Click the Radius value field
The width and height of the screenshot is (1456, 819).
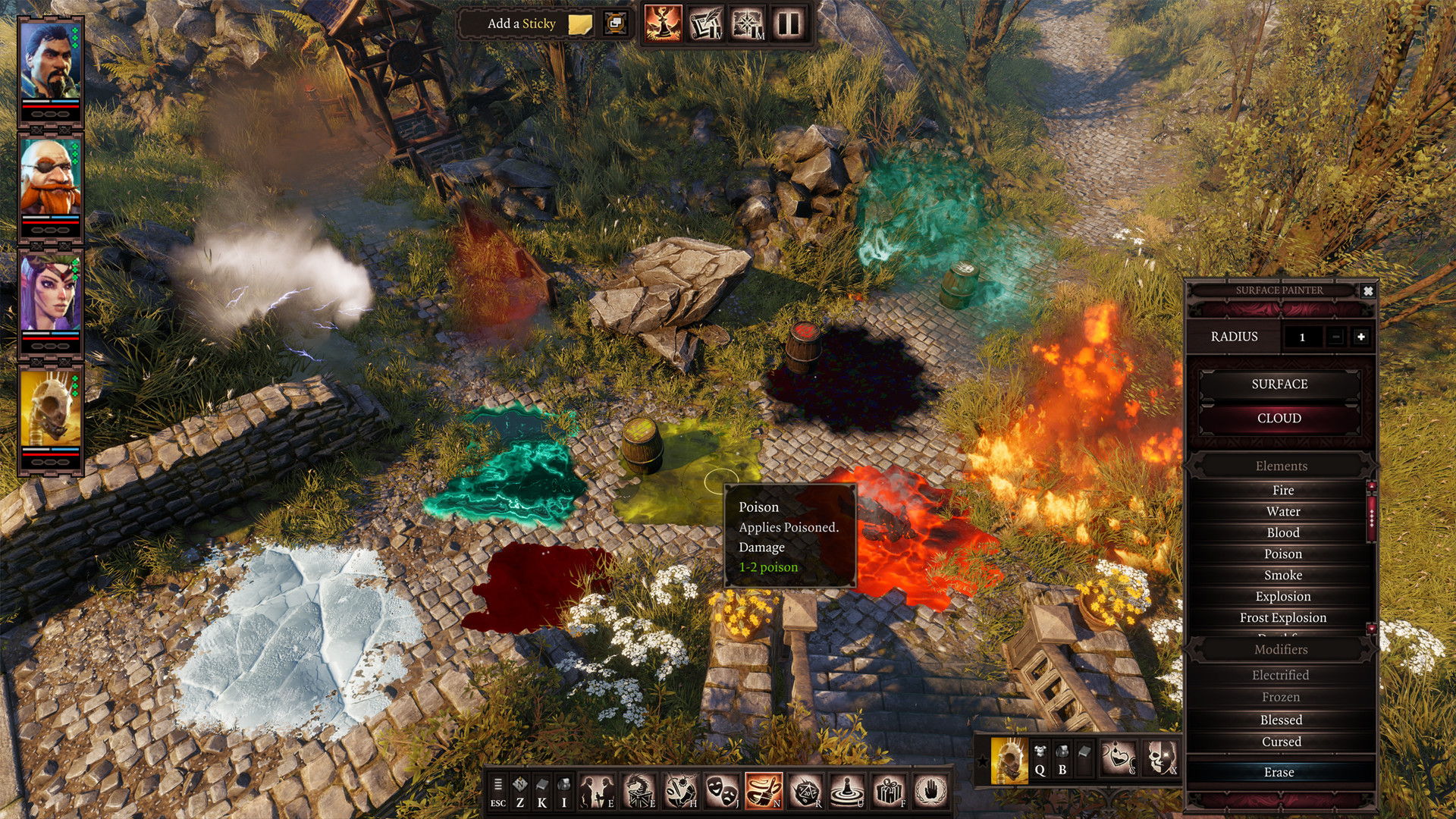tap(1303, 337)
